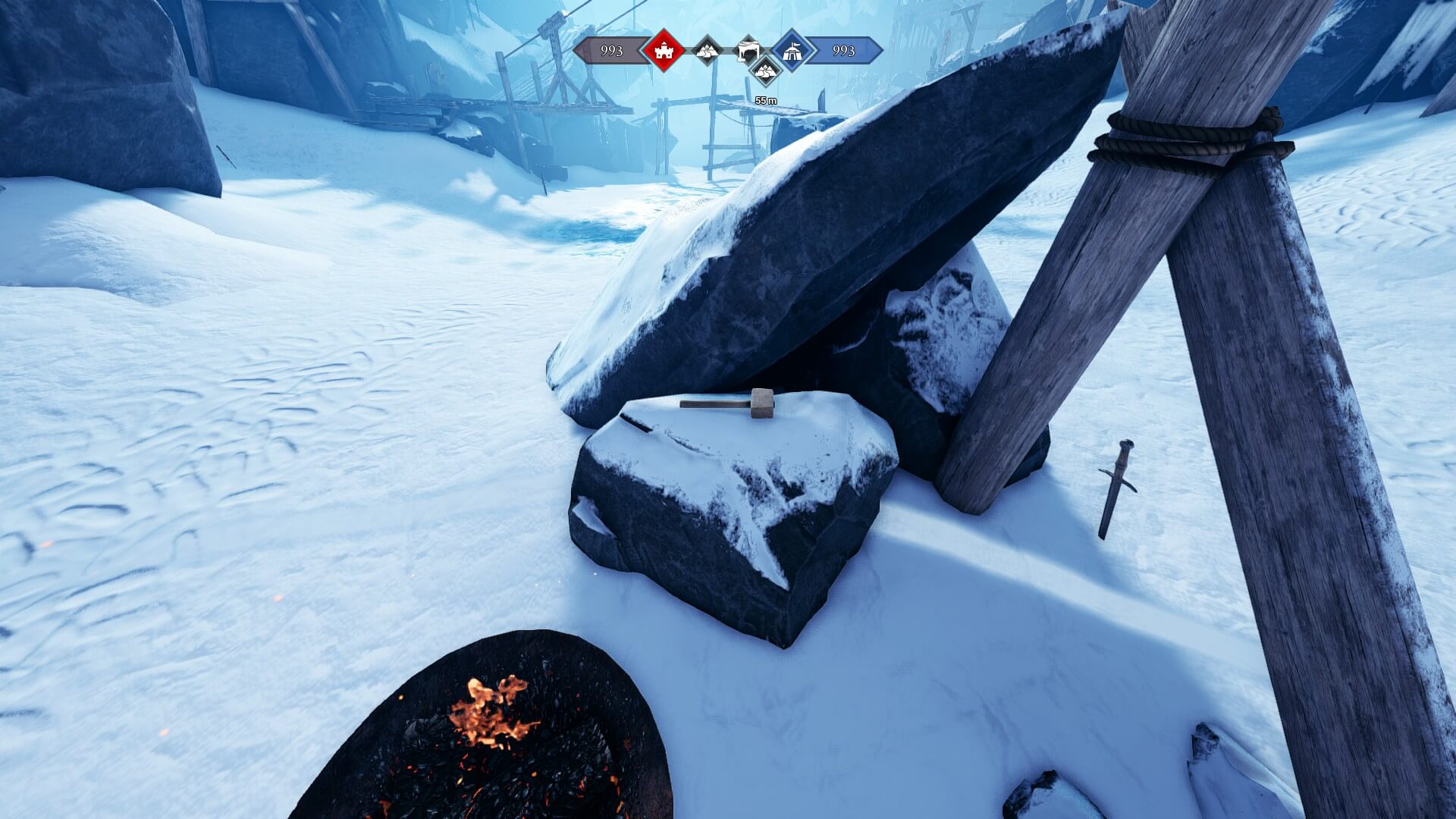Select the red castle objective icon
Screen dimensions: 1456x819
(x=664, y=50)
